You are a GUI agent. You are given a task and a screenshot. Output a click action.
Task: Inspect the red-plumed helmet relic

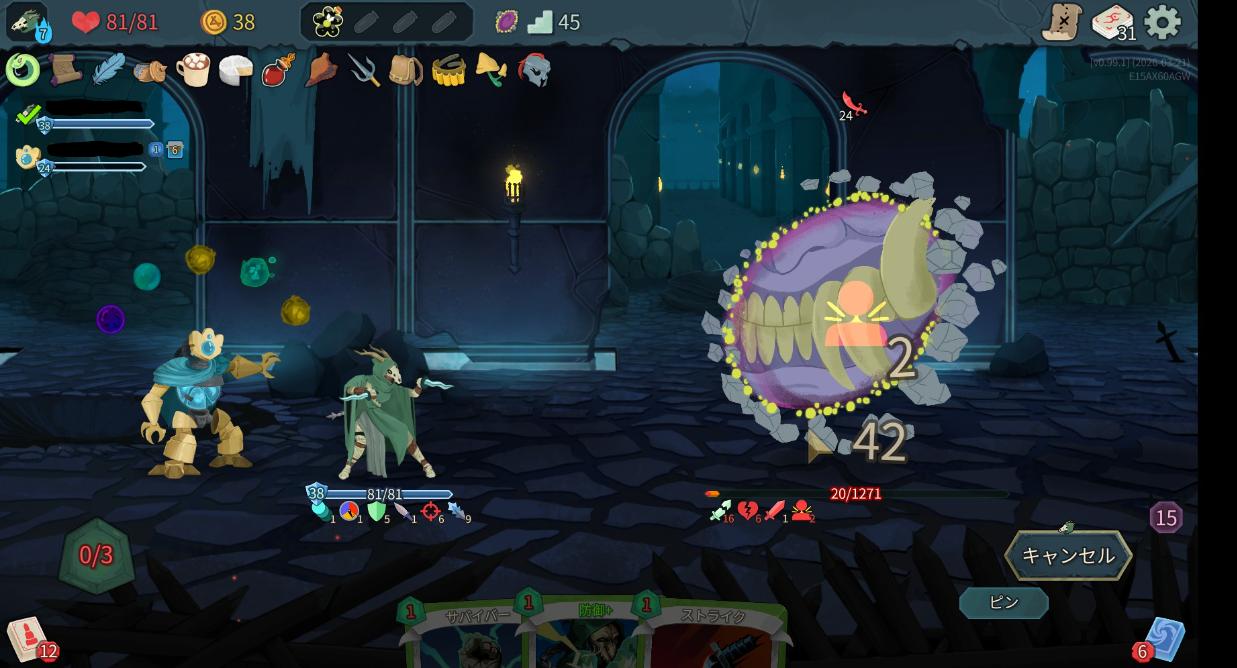click(535, 70)
